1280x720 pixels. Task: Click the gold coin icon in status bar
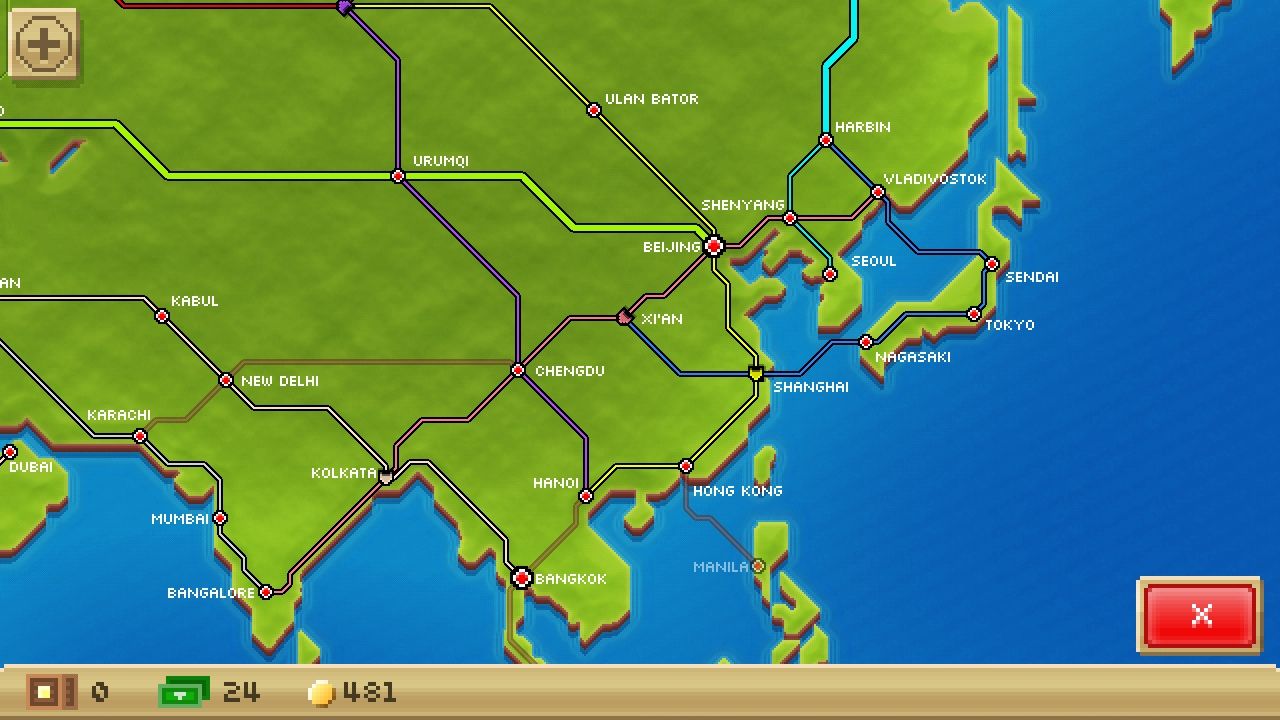pos(321,690)
